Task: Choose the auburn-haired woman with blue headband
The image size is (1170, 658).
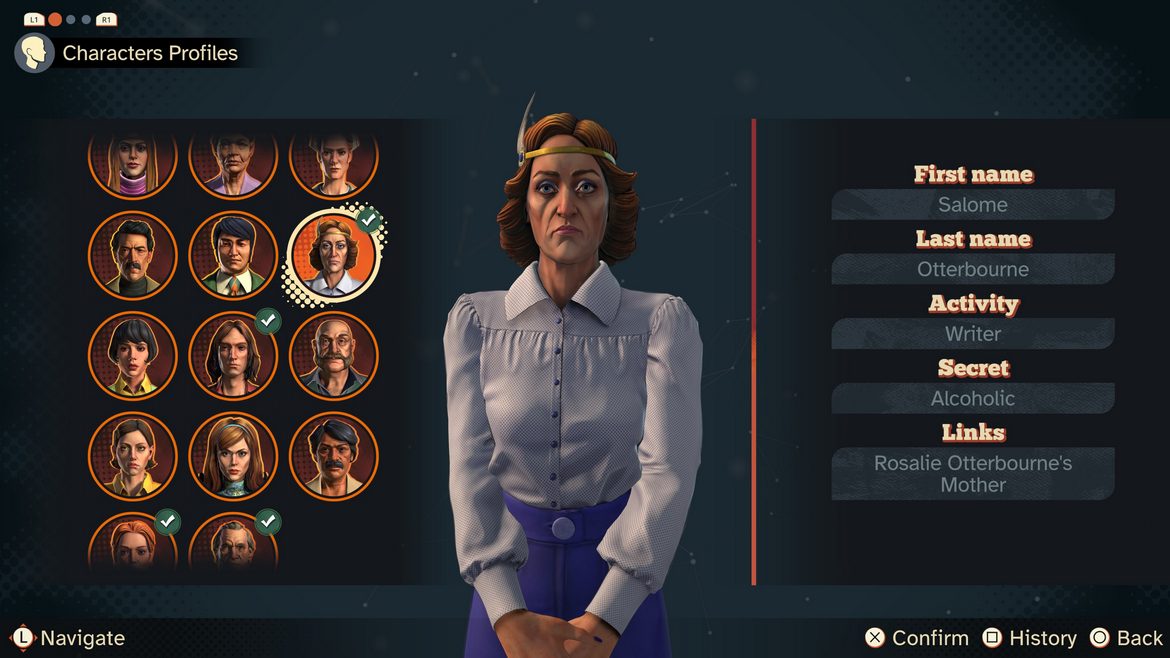Action: coord(233,456)
